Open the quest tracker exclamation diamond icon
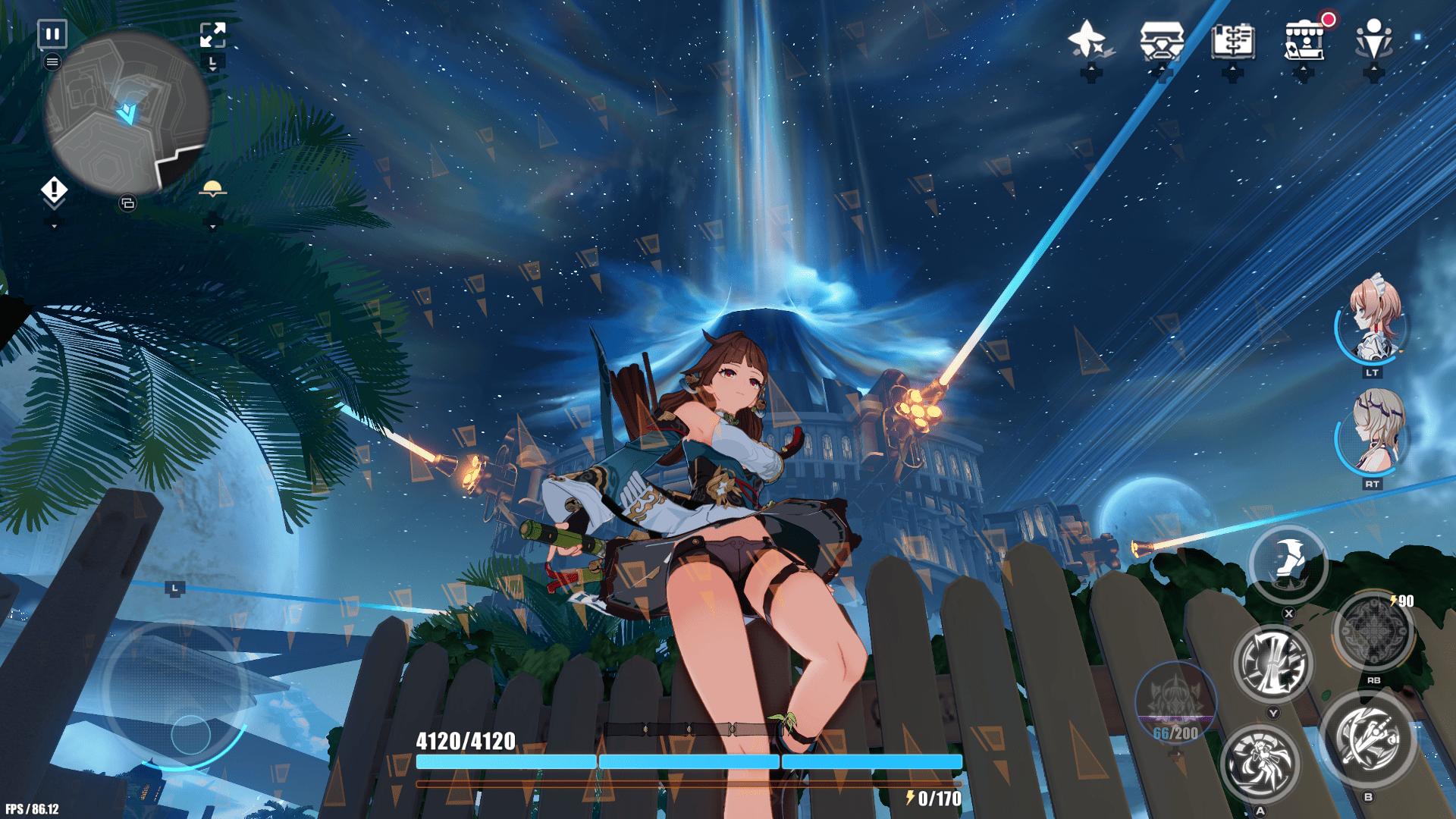Viewport: 1456px width, 819px height. coord(54,190)
